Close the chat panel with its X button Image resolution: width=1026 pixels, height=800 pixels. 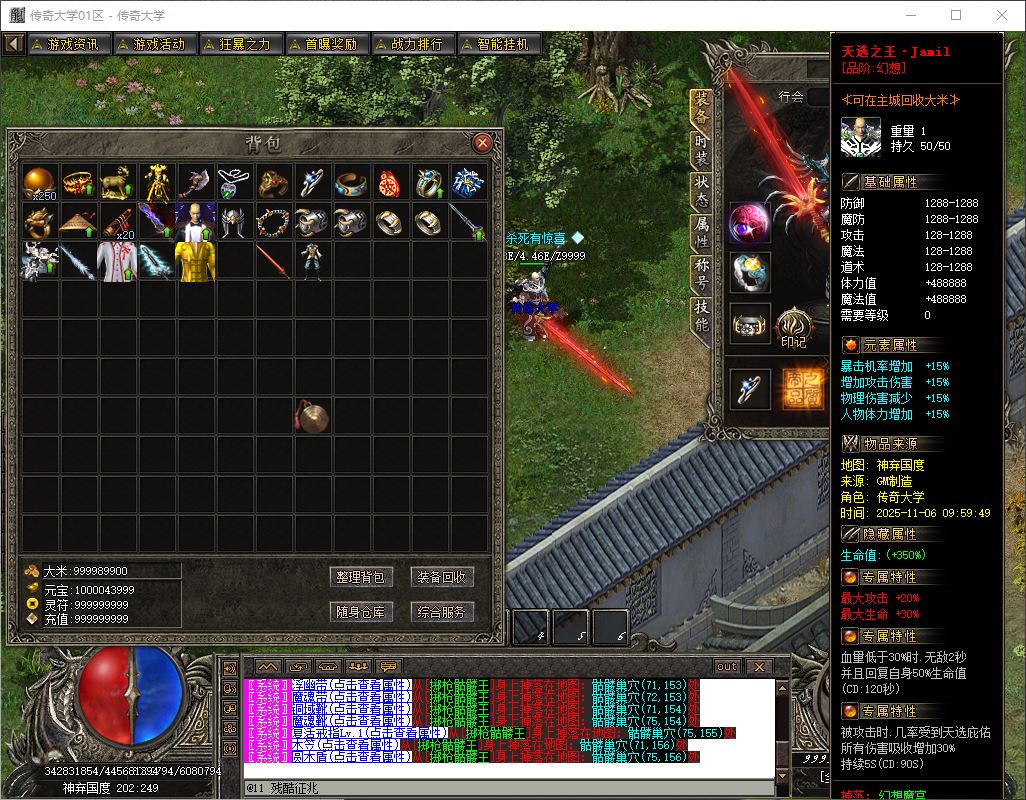coord(759,666)
